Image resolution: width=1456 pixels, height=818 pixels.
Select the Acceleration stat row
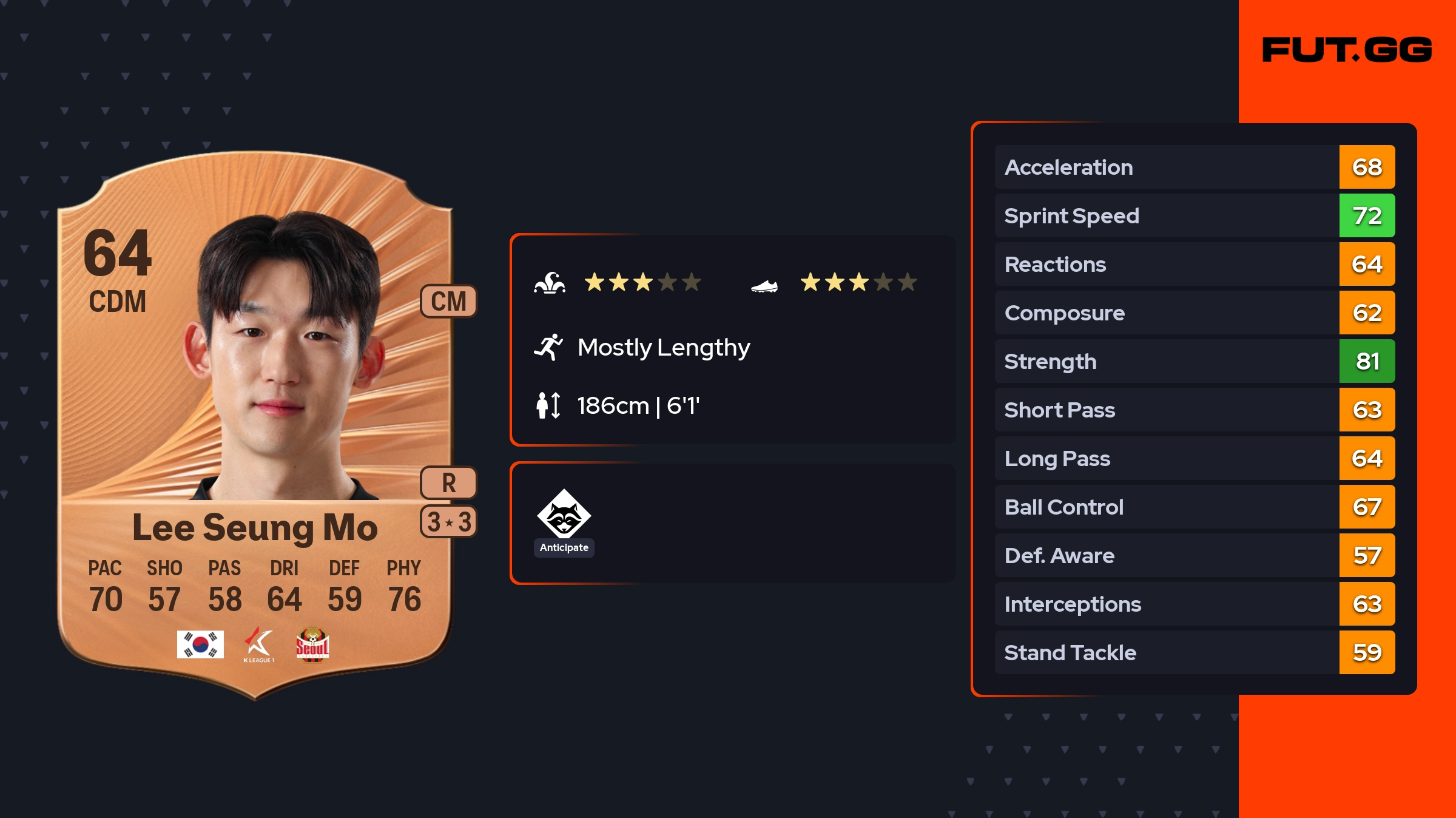(1194, 167)
